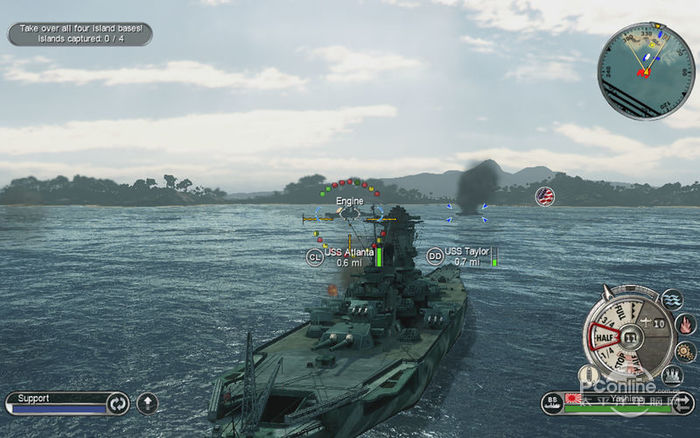Open the island capture objective tracker
700x438 pixels.
point(80,34)
